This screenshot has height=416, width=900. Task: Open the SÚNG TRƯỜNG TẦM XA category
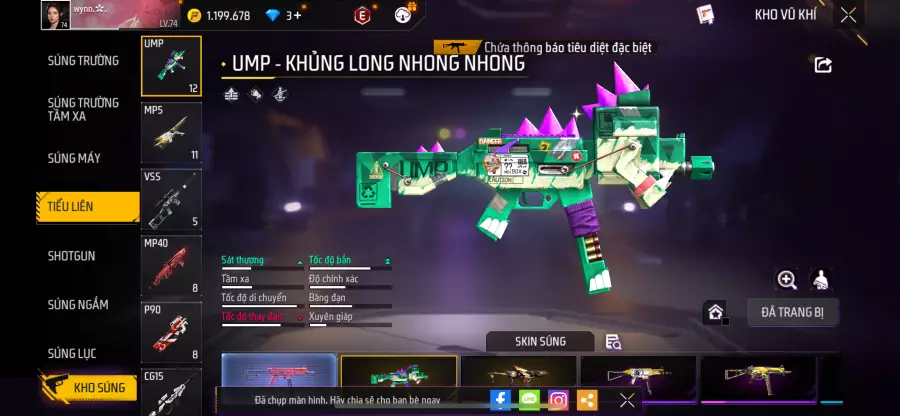click(83, 109)
